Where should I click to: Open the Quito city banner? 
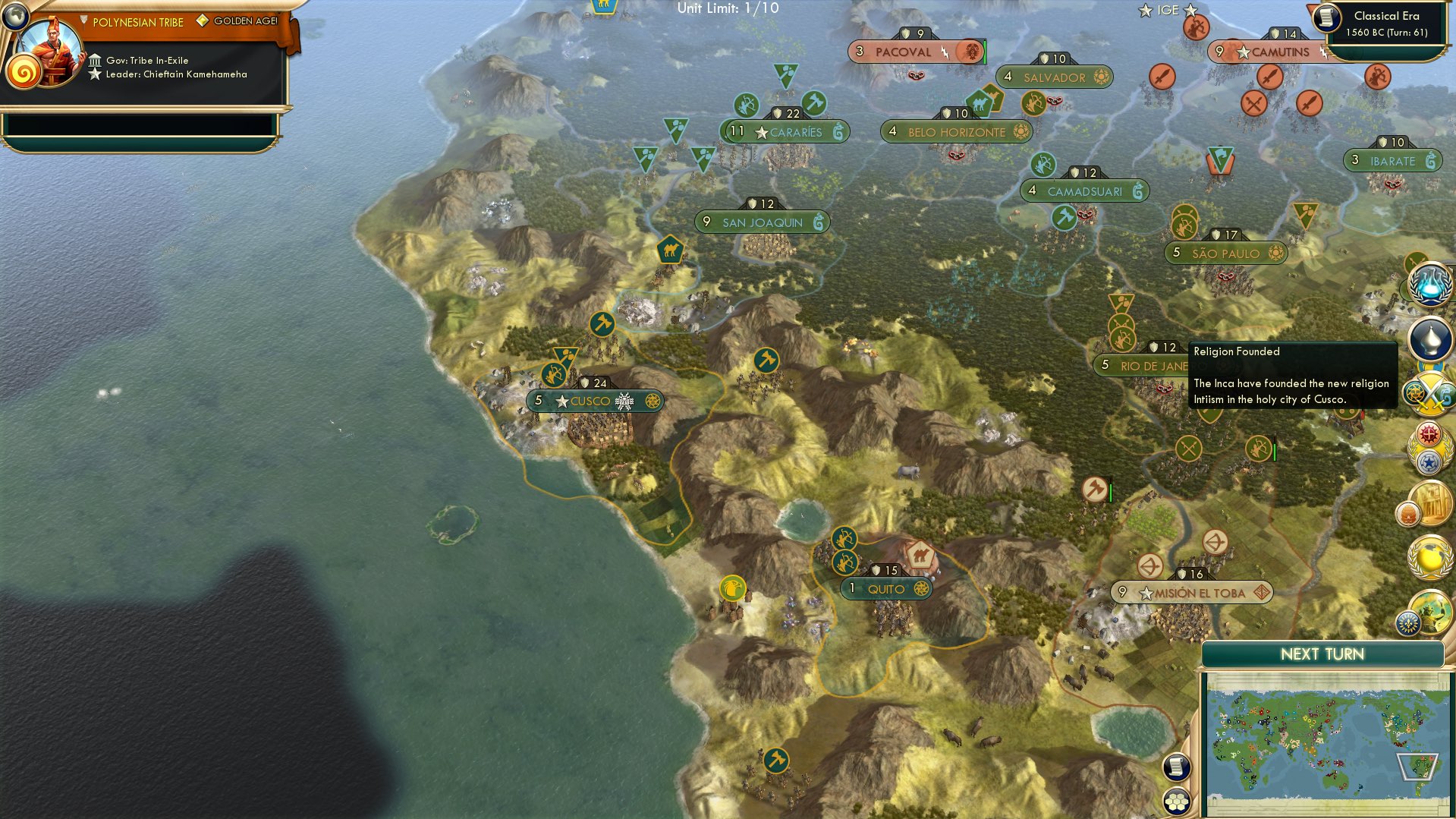[886, 587]
